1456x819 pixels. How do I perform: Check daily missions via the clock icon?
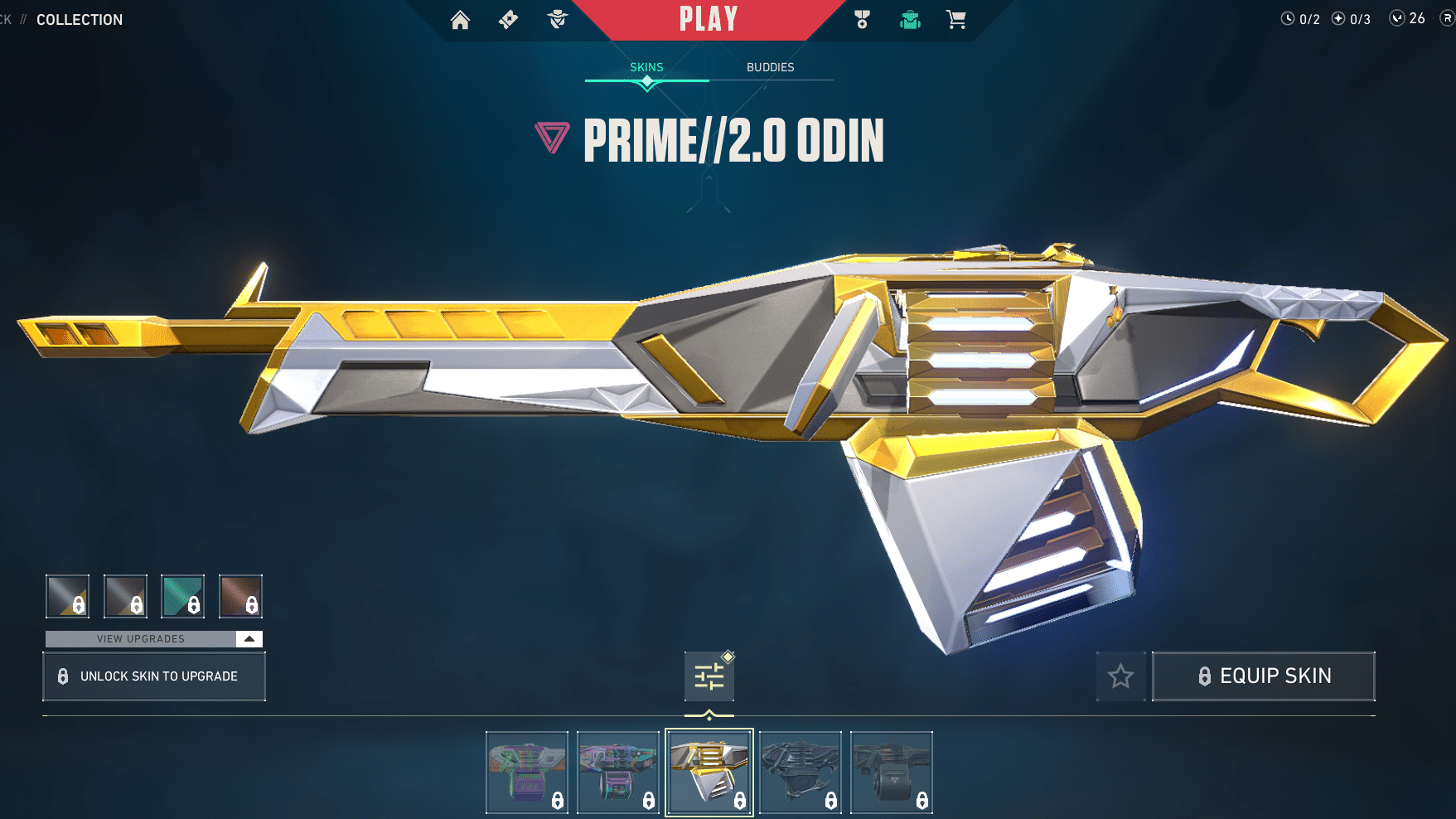tap(1289, 18)
